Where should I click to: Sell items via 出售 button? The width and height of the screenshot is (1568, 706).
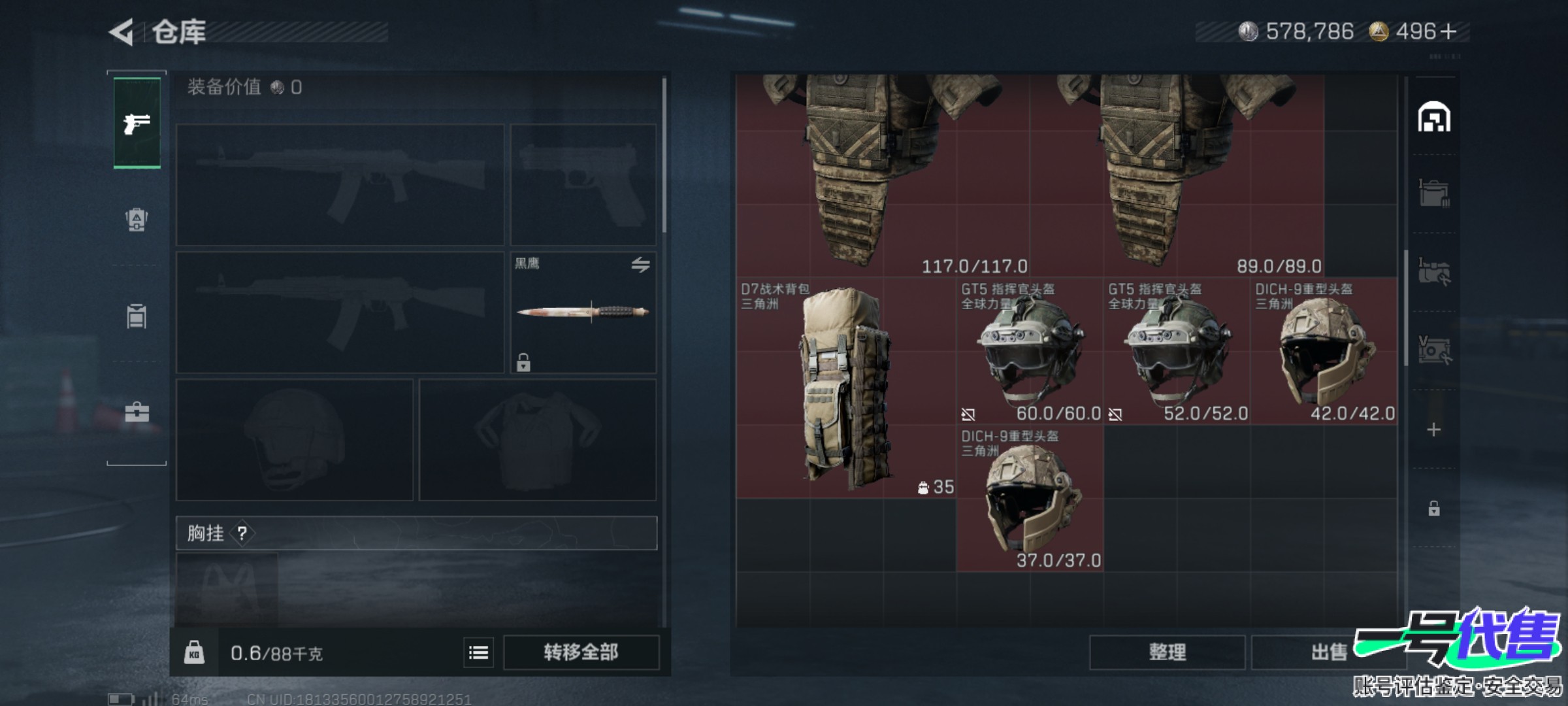coord(1329,652)
